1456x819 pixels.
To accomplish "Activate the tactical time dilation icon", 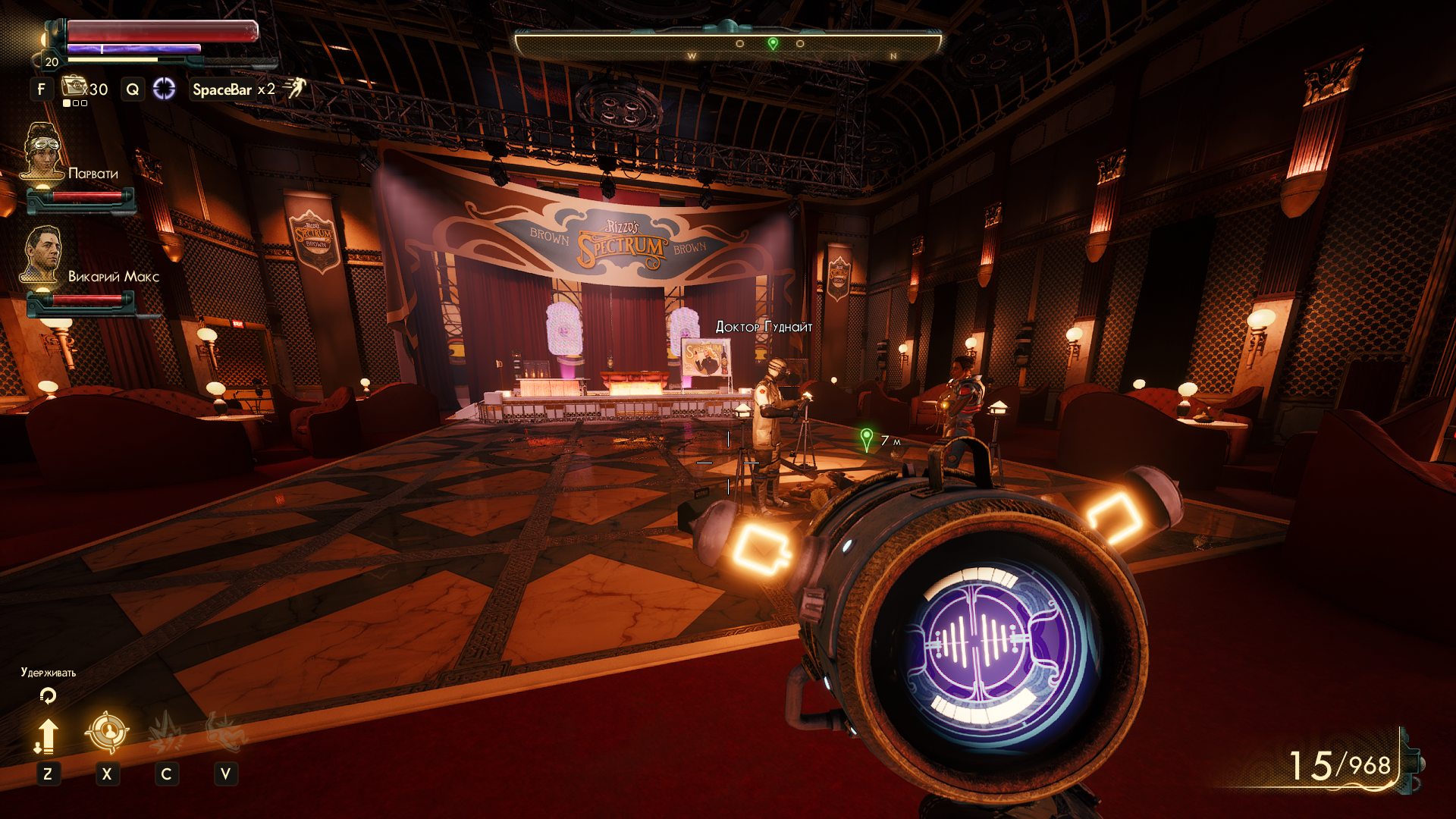I will (x=164, y=89).
